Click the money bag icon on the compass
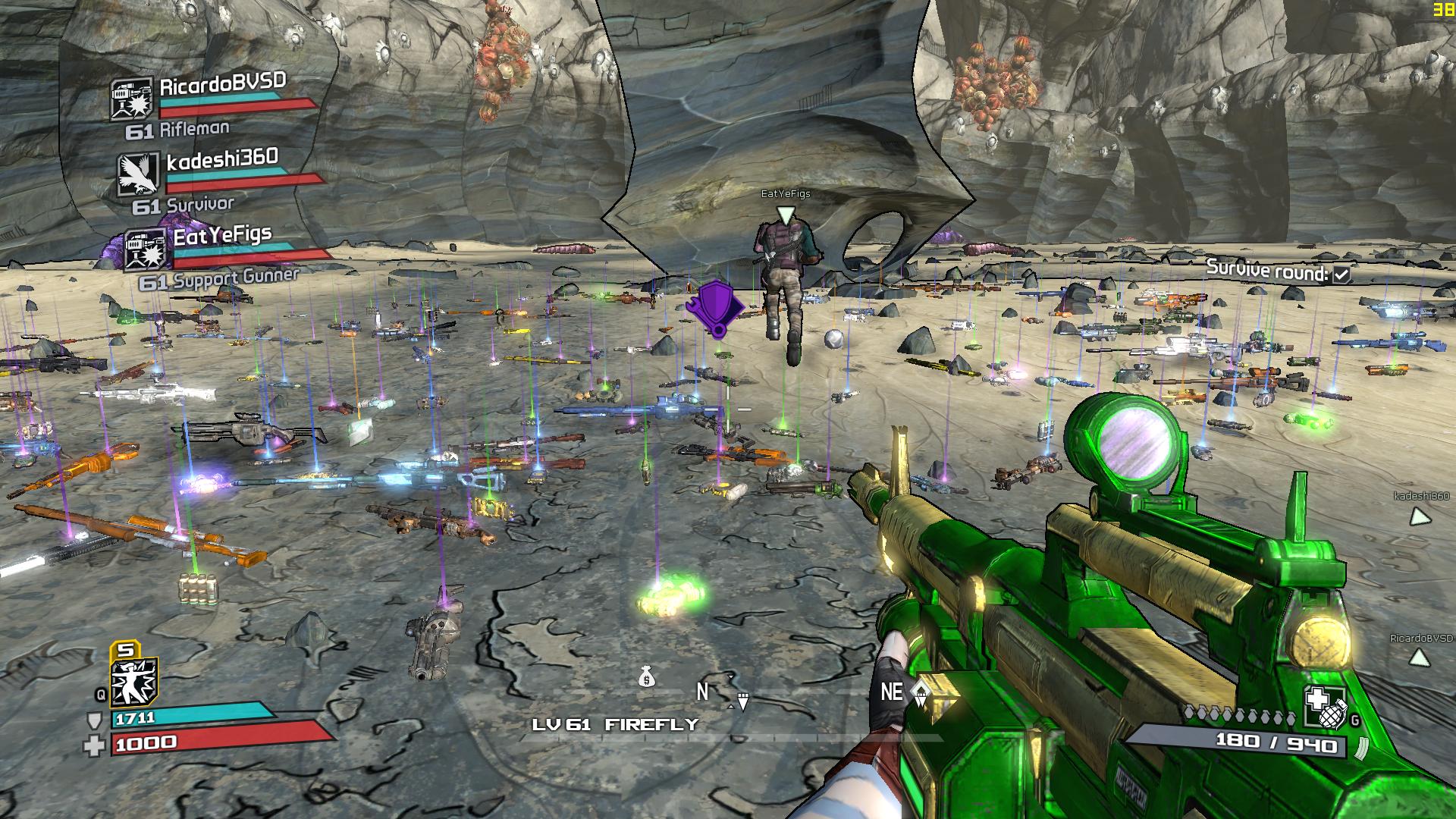Screen dimensions: 1456x819 (646, 676)
